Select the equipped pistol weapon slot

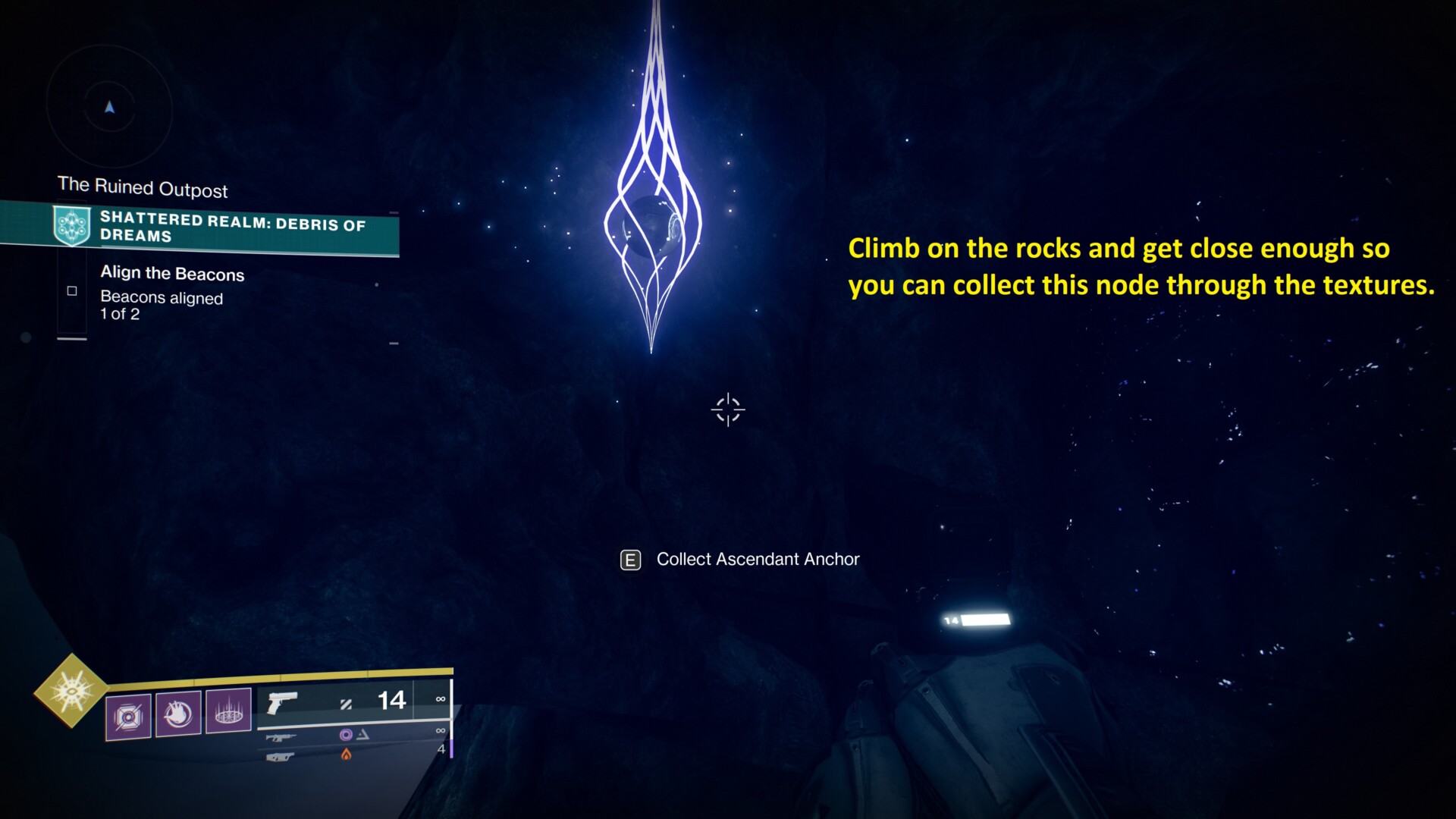282,703
